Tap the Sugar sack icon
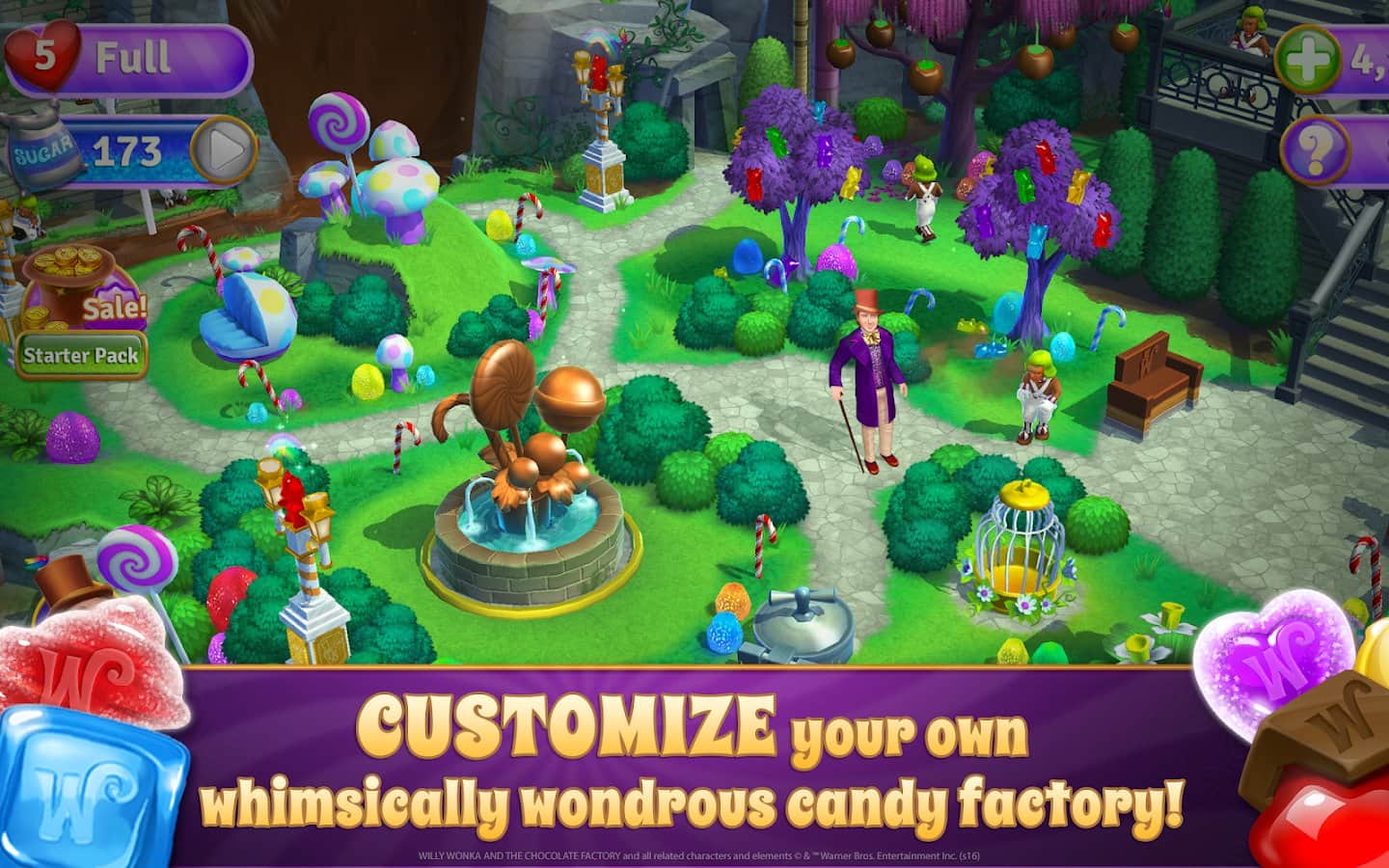 point(44,149)
